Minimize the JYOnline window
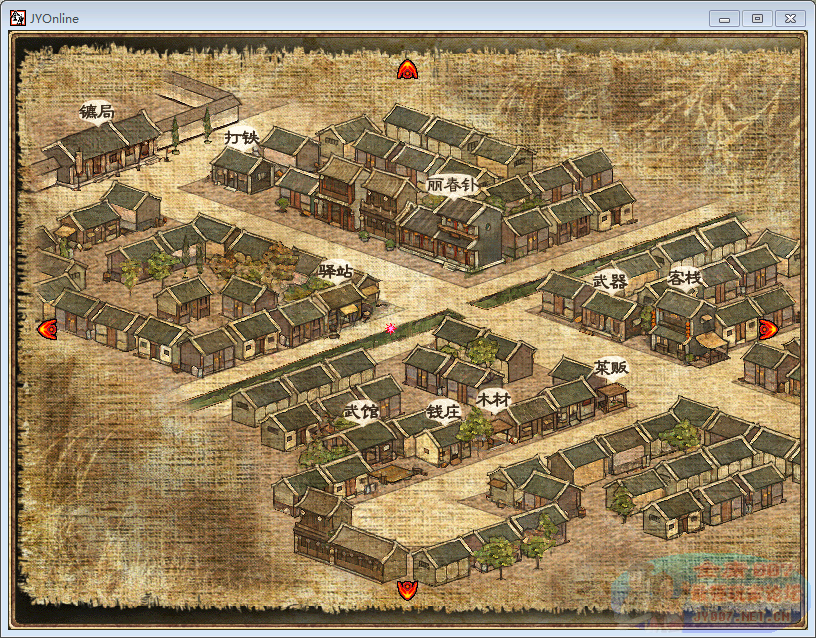 tap(724, 18)
